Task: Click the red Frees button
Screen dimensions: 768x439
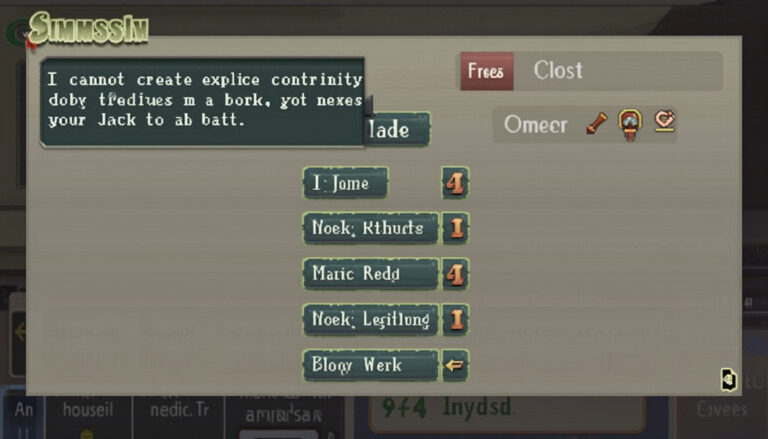Action: point(487,72)
